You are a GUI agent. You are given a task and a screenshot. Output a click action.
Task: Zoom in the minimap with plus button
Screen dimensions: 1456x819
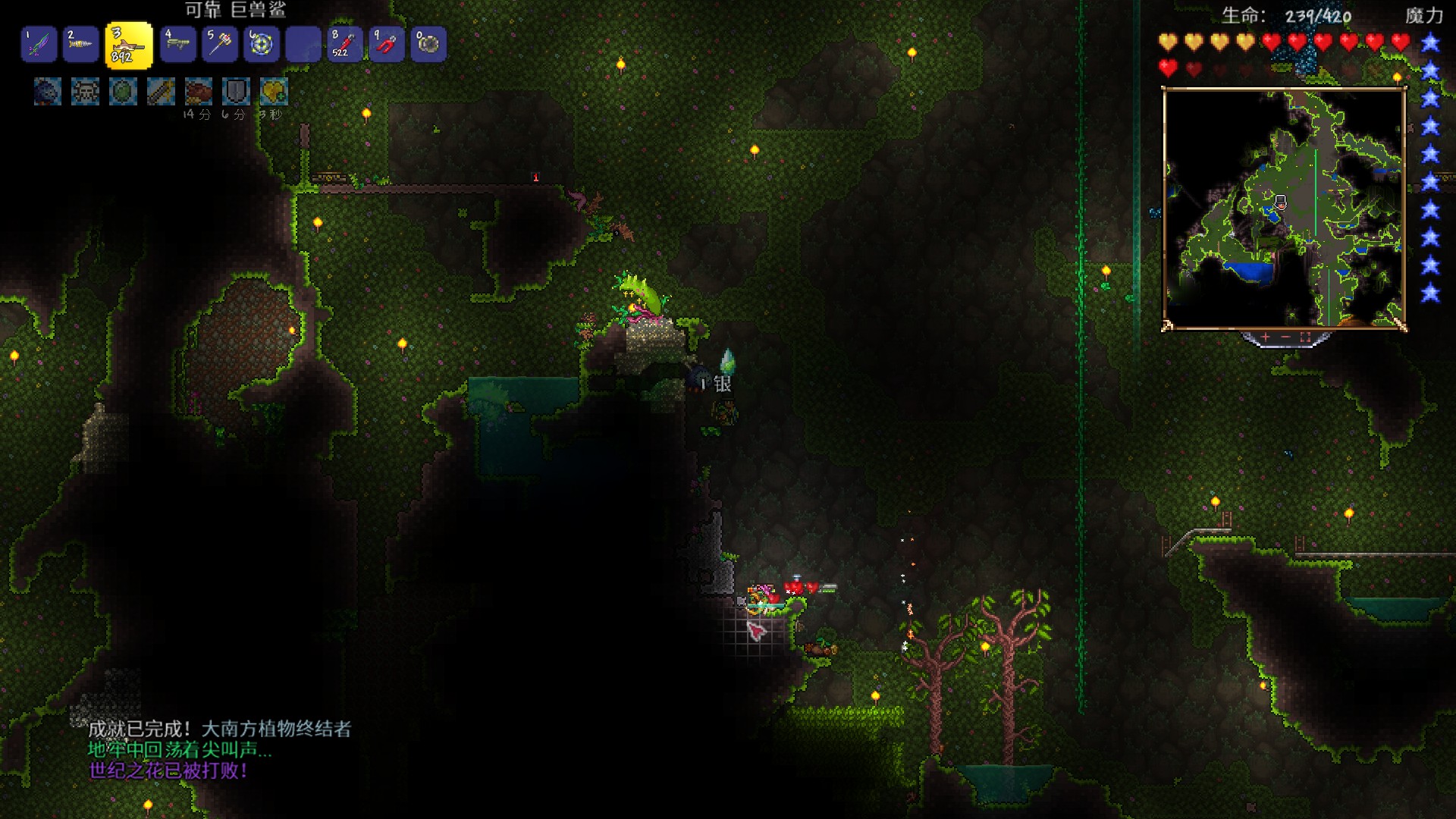(x=1266, y=337)
